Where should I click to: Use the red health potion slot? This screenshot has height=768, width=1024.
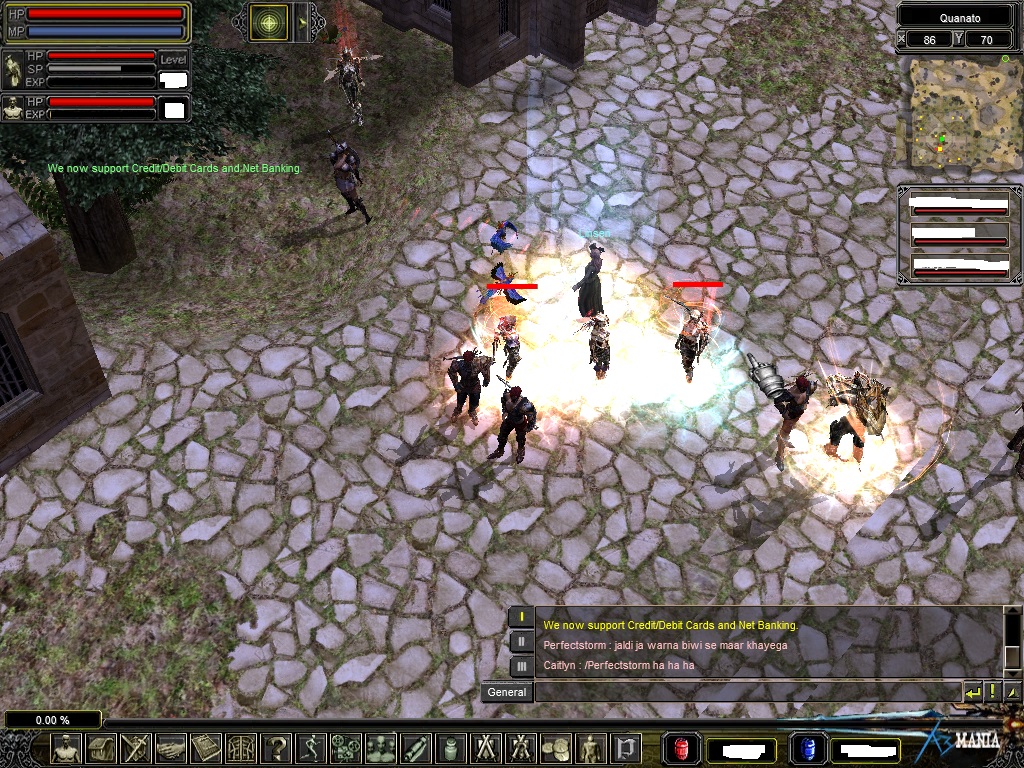pyautogui.click(x=682, y=748)
